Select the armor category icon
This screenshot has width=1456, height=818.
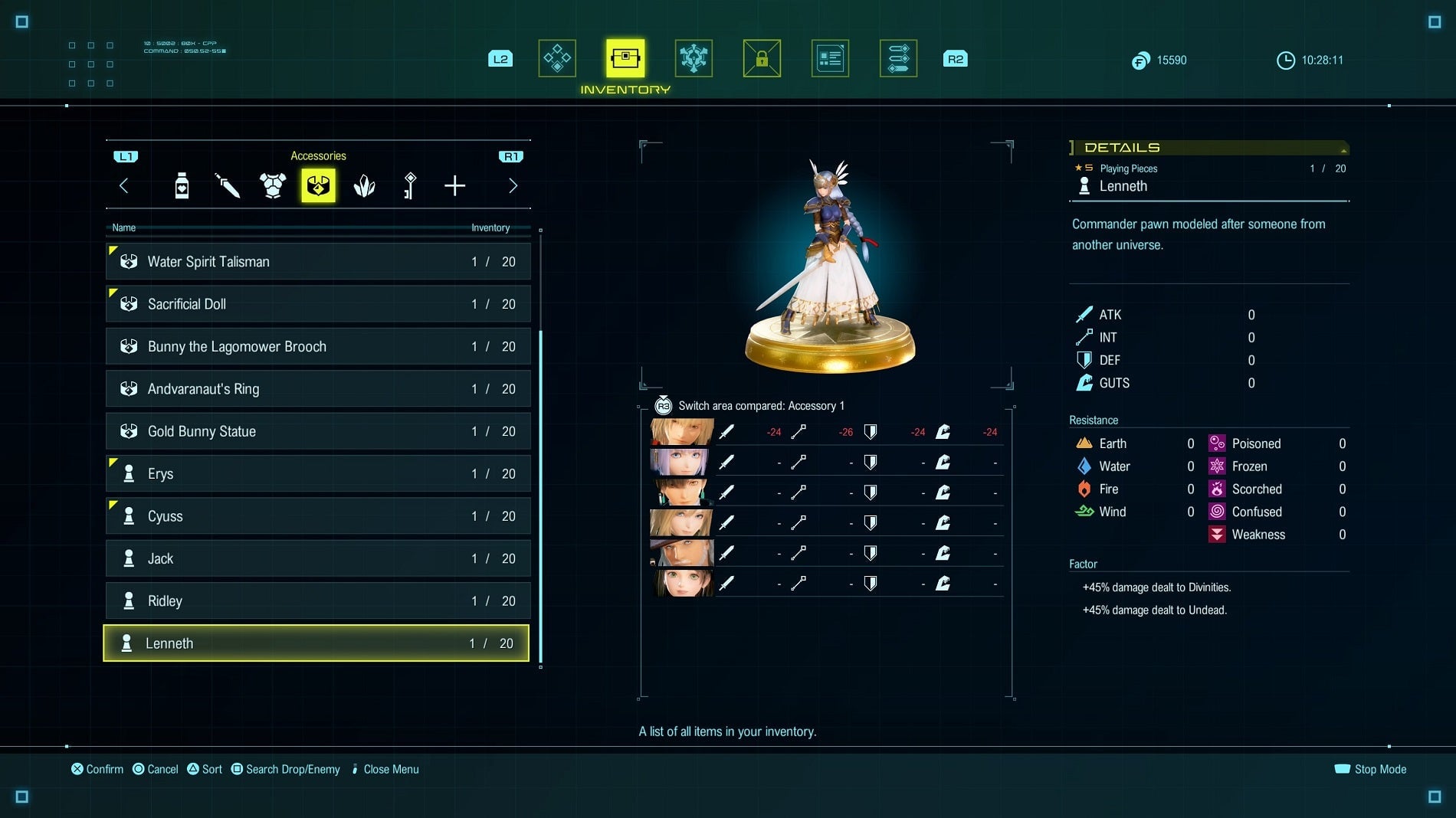(273, 185)
